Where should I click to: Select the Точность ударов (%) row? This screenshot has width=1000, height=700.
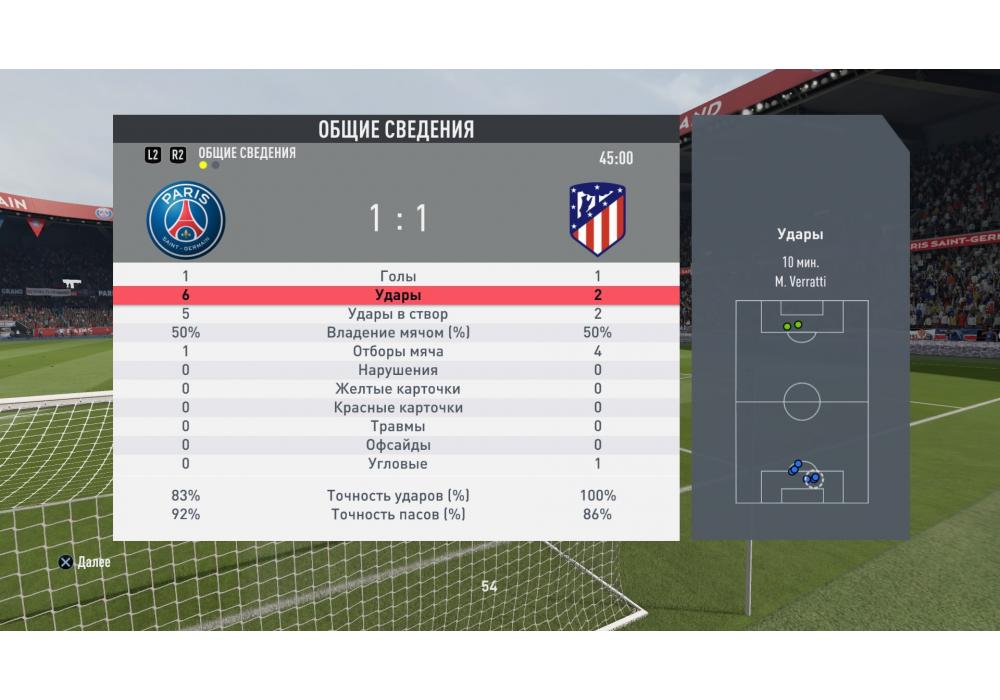(397, 496)
